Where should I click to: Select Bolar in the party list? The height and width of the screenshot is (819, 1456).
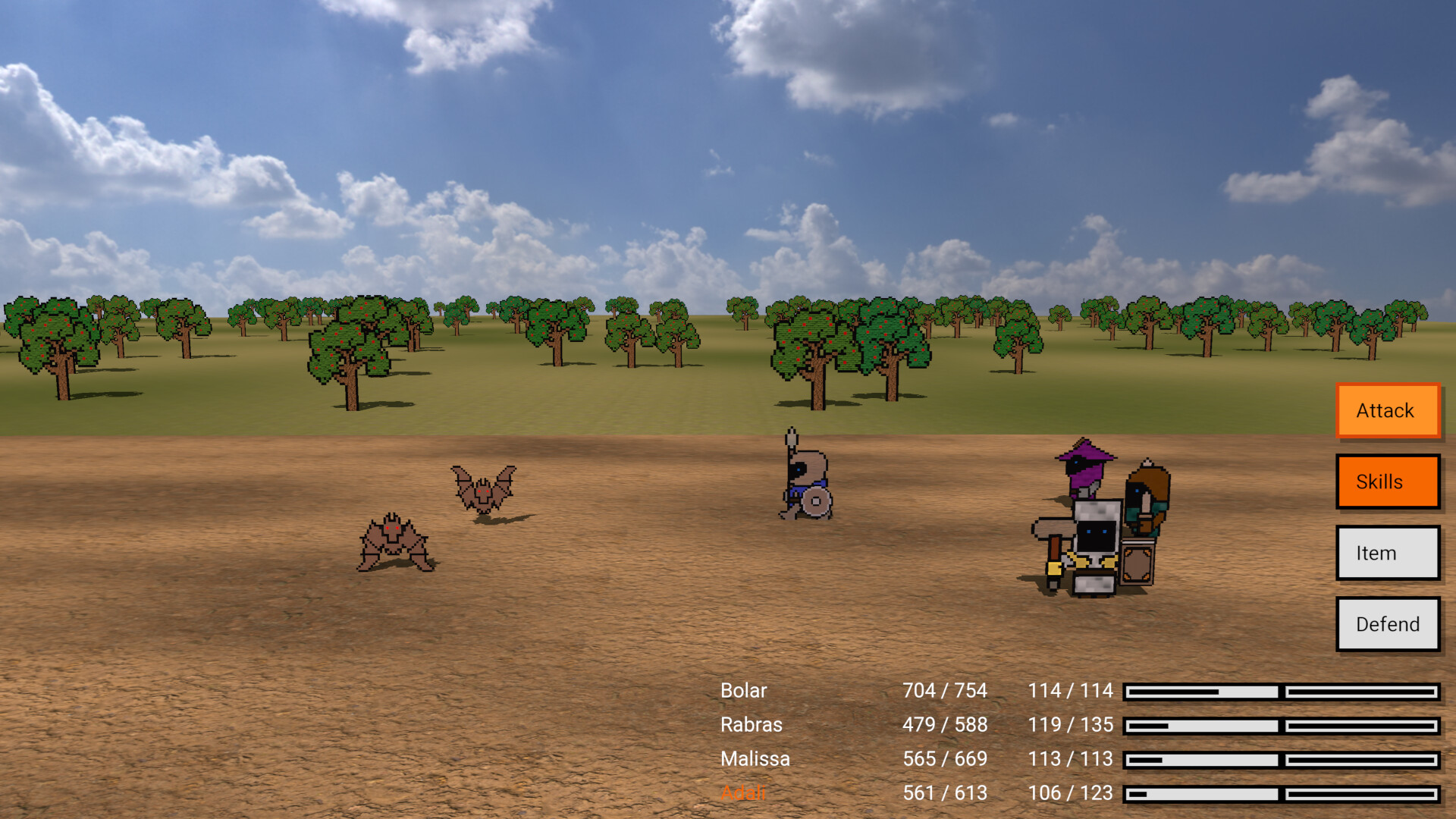click(743, 691)
